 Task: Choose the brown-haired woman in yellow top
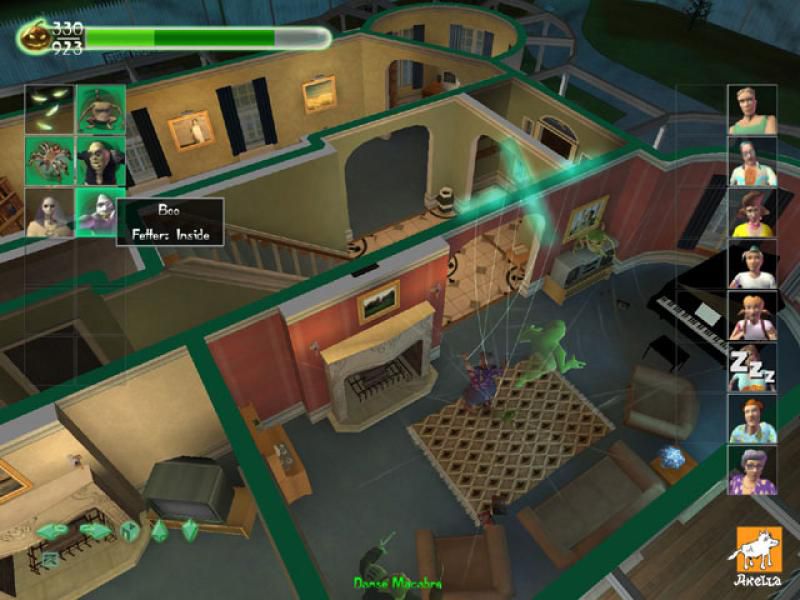click(752, 213)
